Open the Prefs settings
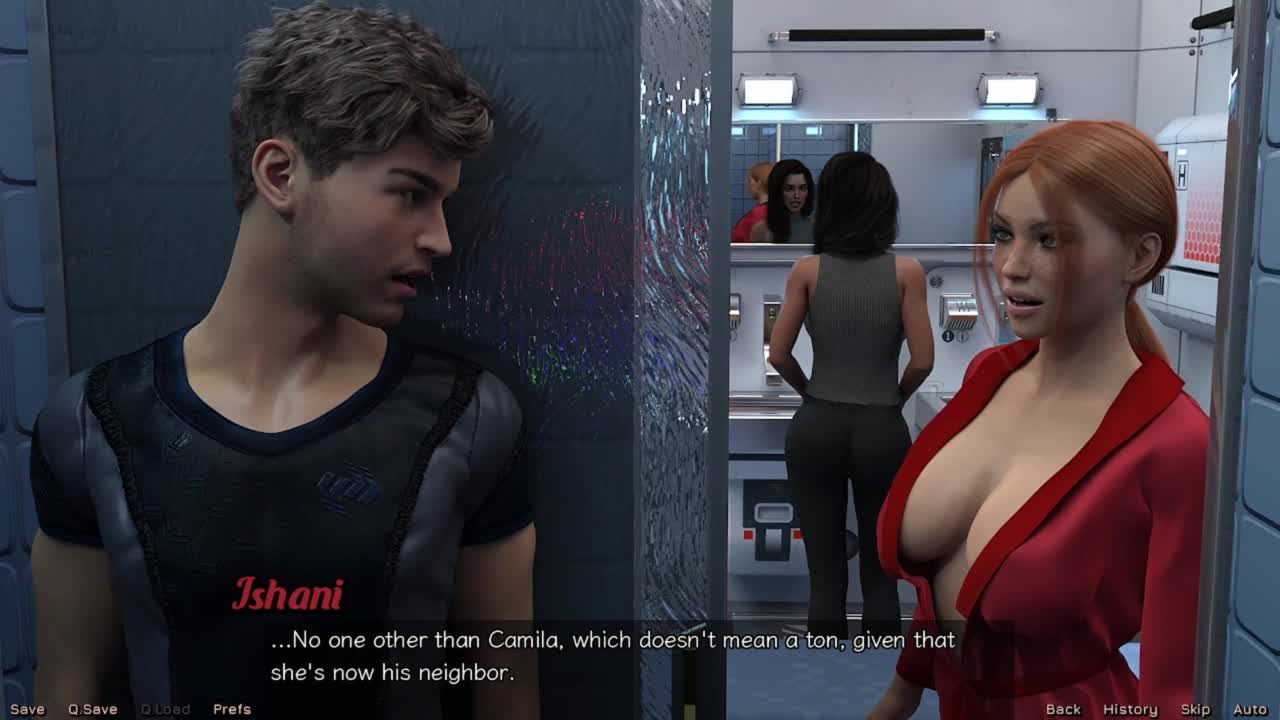1280x720 pixels. coord(231,709)
